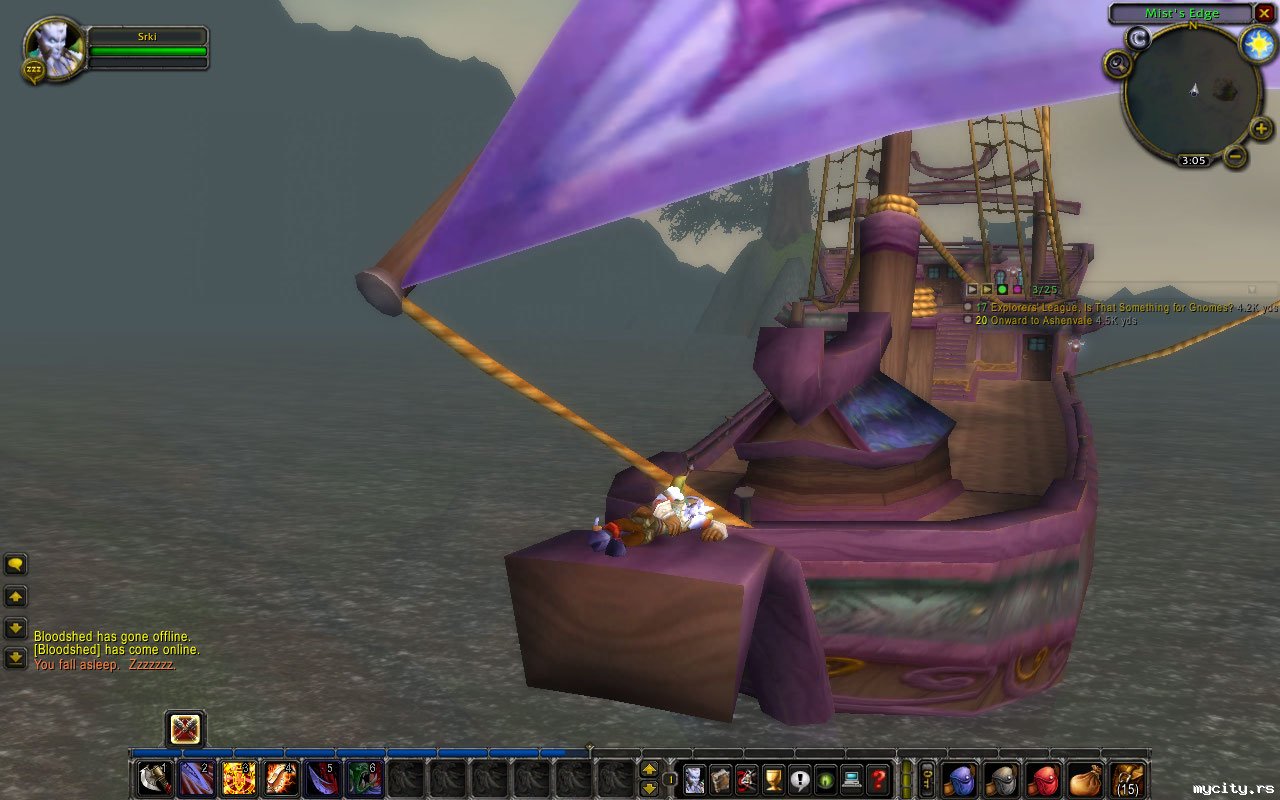Activate the axe attack ability in slot 1
Screen dimensions: 1280x800
(154, 778)
